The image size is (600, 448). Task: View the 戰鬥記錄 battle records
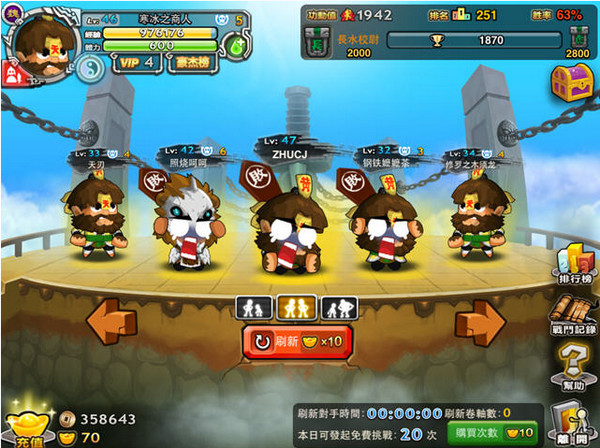(x=576, y=318)
